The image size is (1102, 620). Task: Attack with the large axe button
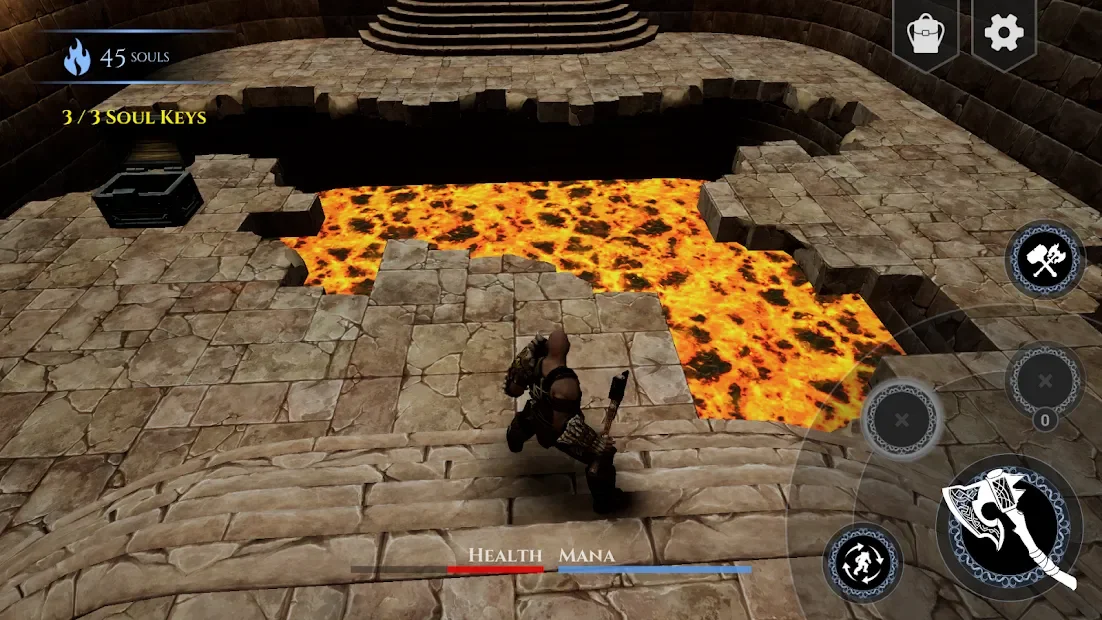pos(1009,526)
